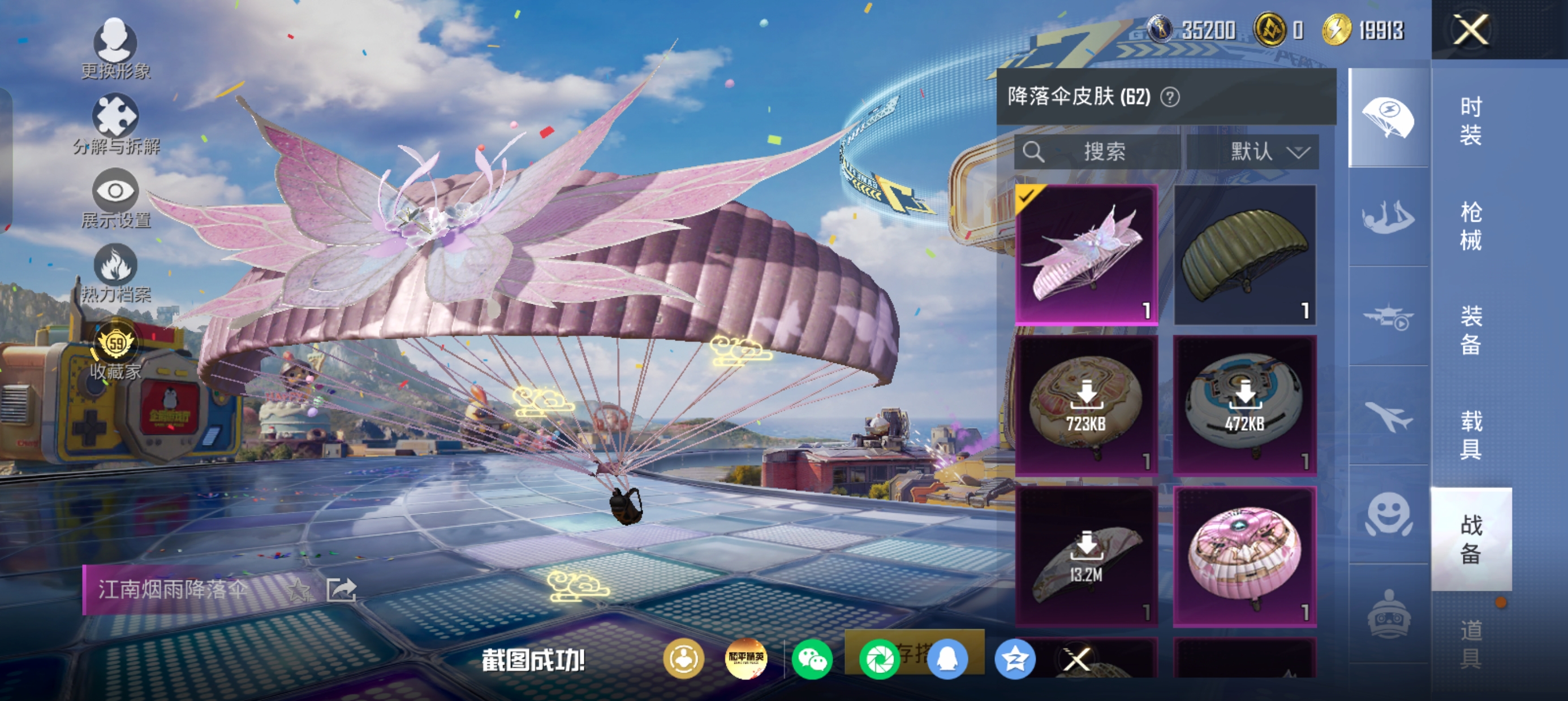Download the 472KB white parachute skin
This screenshot has width=1568, height=701.
coord(1245,405)
